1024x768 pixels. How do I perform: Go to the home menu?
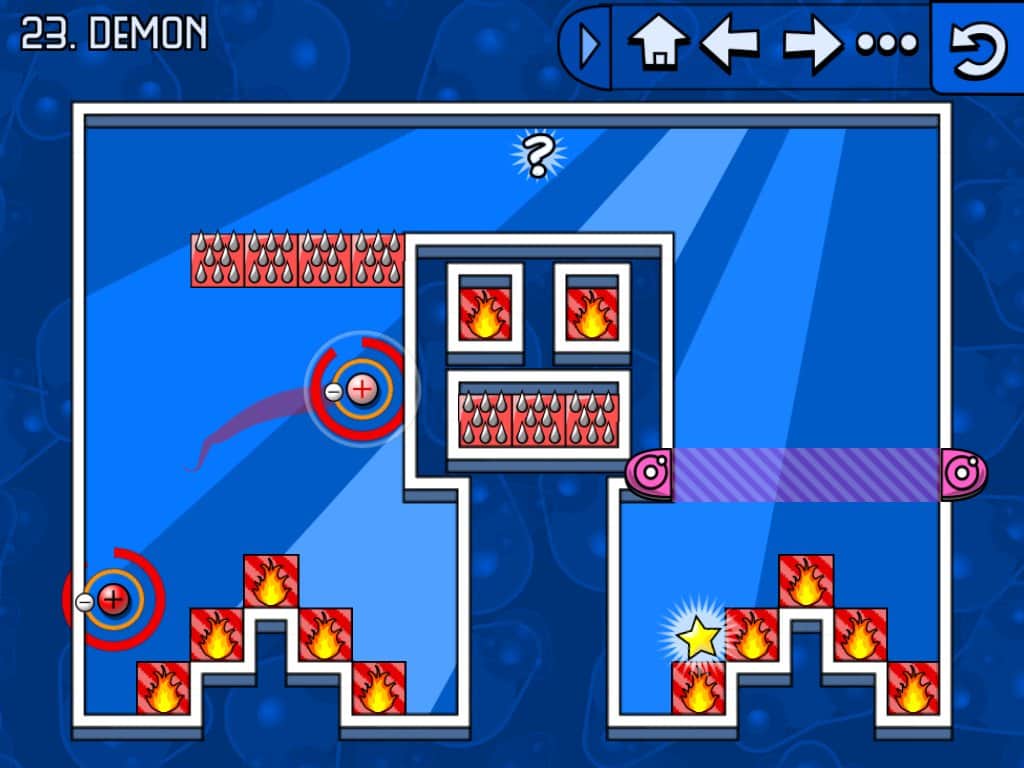pyautogui.click(x=658, y=44)
